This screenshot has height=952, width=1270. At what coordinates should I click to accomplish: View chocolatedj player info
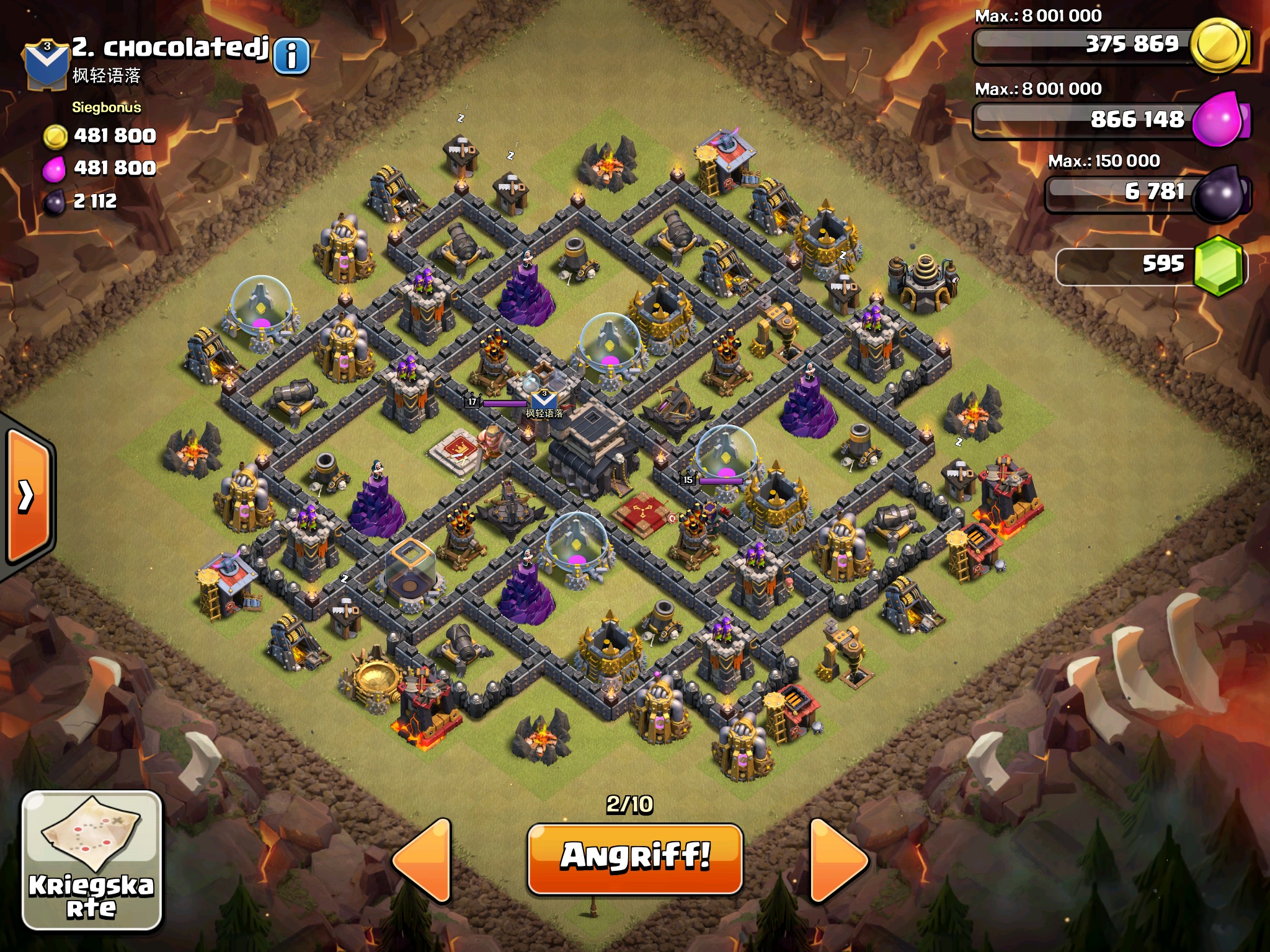291,56
